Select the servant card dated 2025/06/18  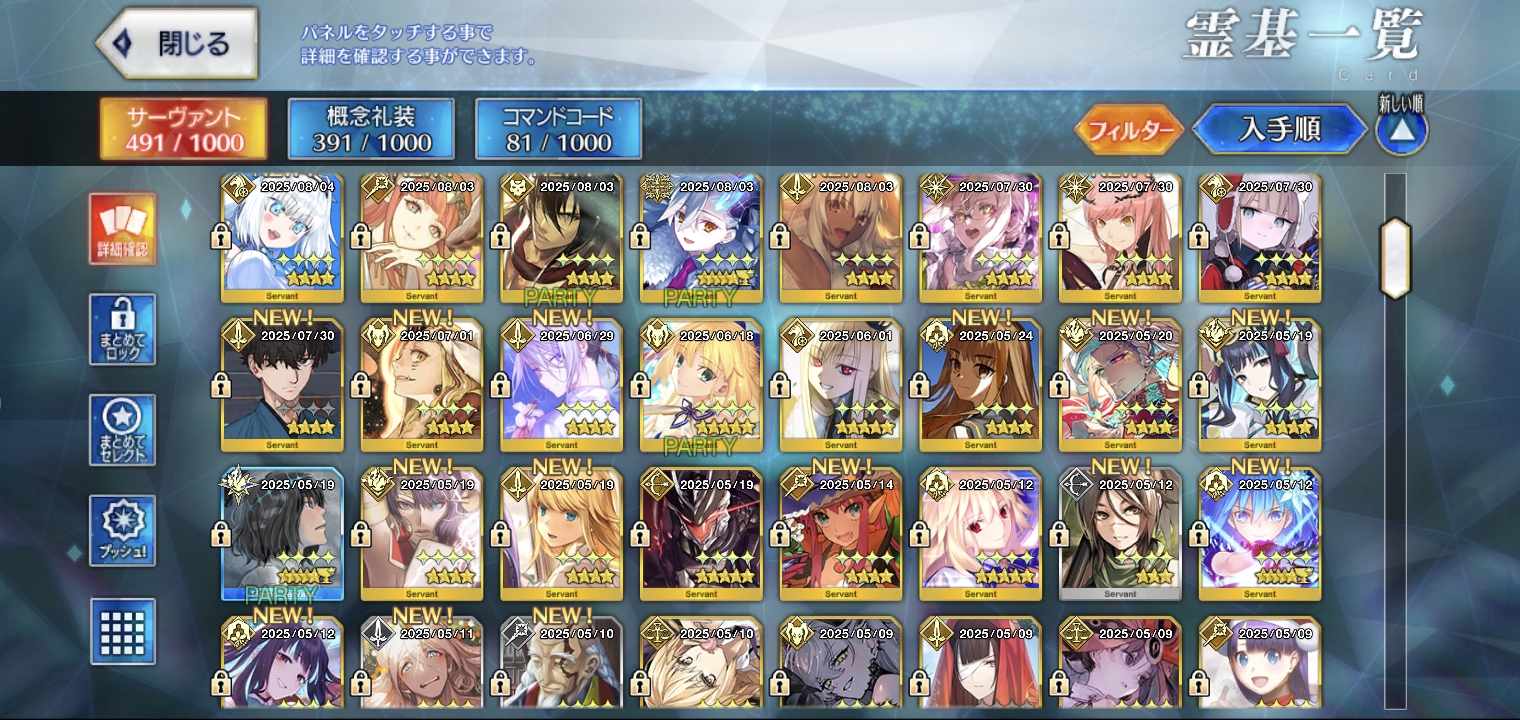tap(702, 385)
